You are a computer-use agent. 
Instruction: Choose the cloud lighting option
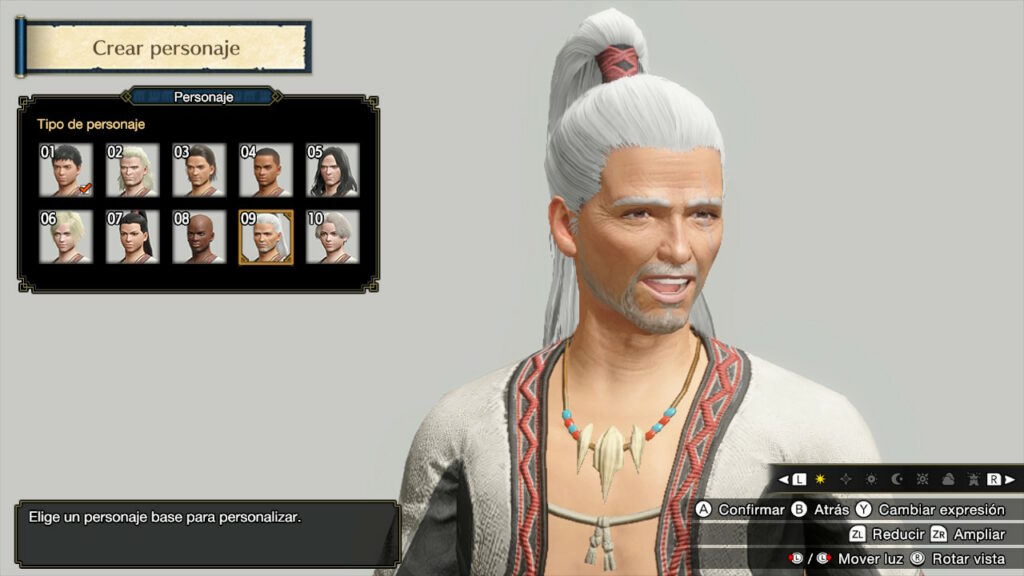(x=947, y=480)
